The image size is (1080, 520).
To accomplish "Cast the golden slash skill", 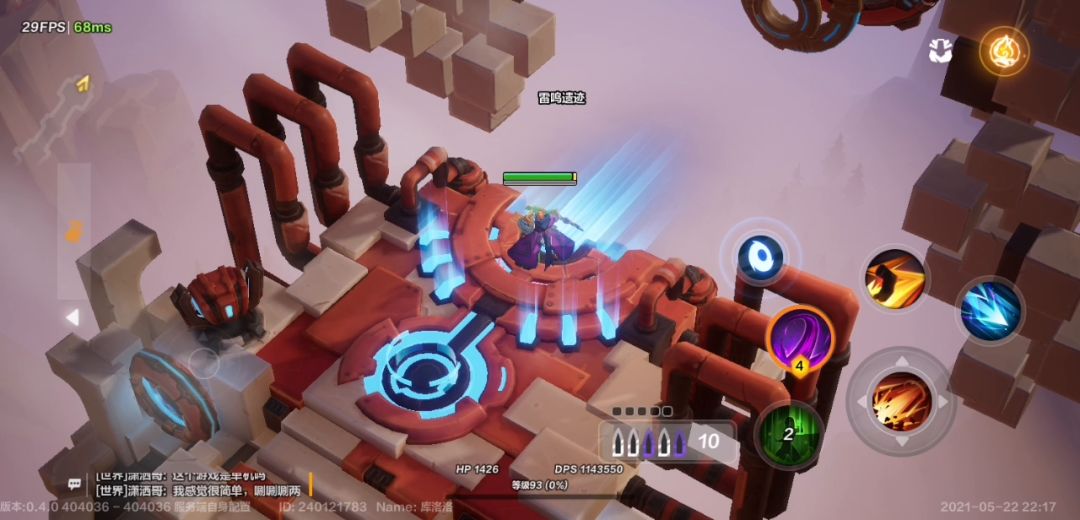I will pos(894,279).
